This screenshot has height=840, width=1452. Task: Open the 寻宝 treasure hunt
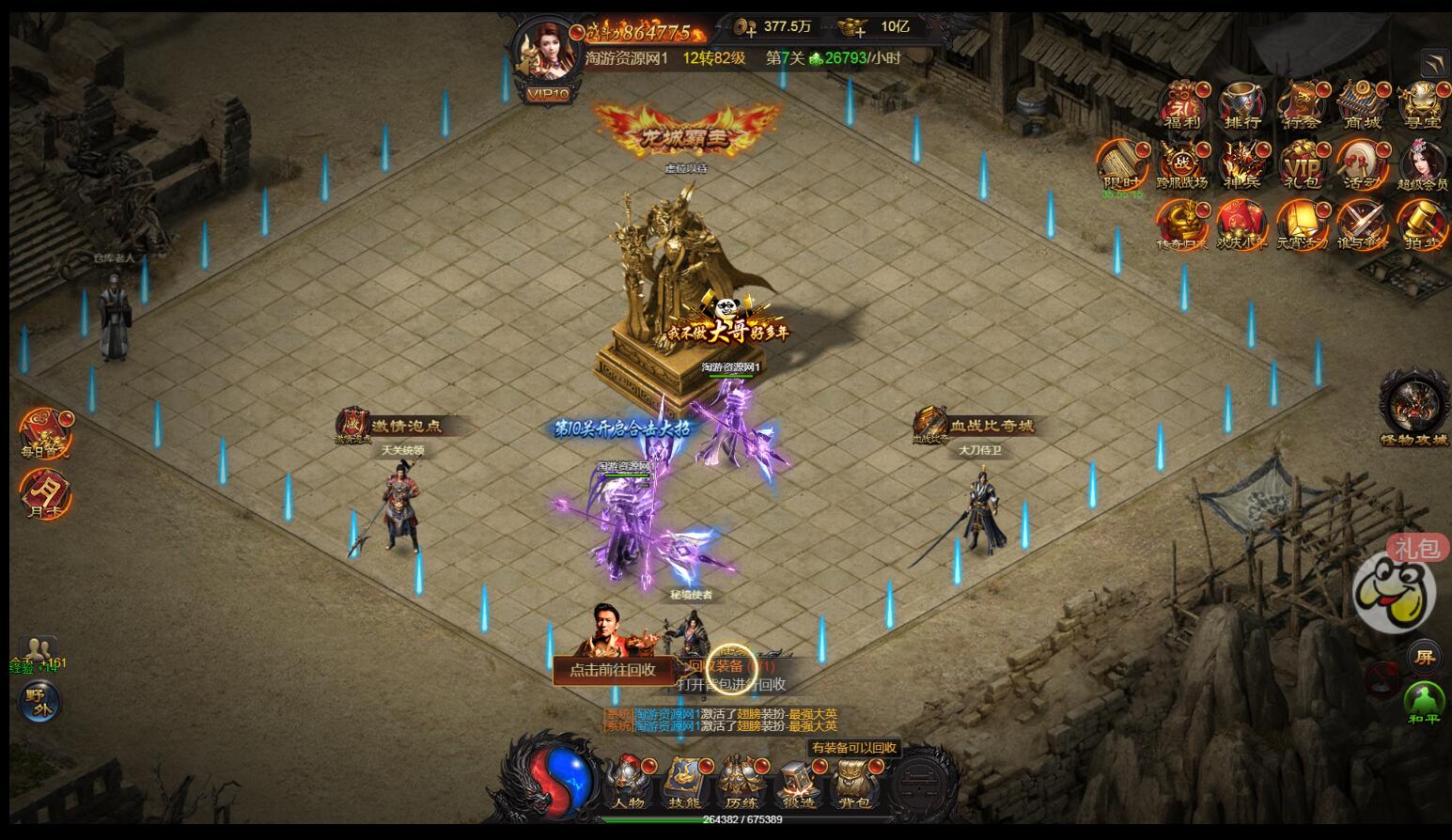(x=1422, y=105)
